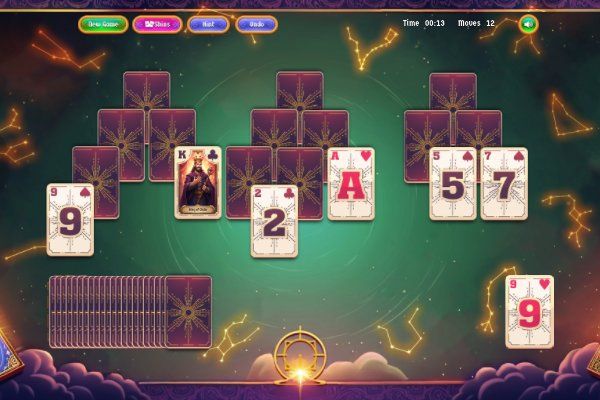Viewport: 600px width, 400px height.
Task: Draw a card from the stock pile
Action: (x=187, y=311)
